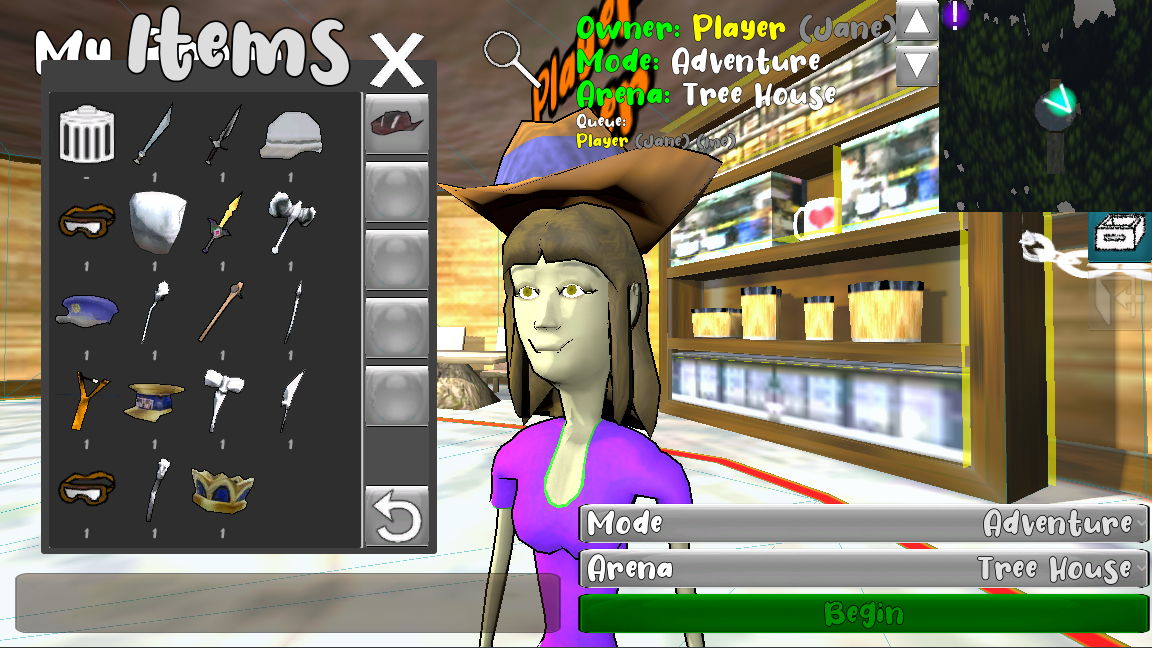Select the gold and blue crown

[x=221, y=489]
